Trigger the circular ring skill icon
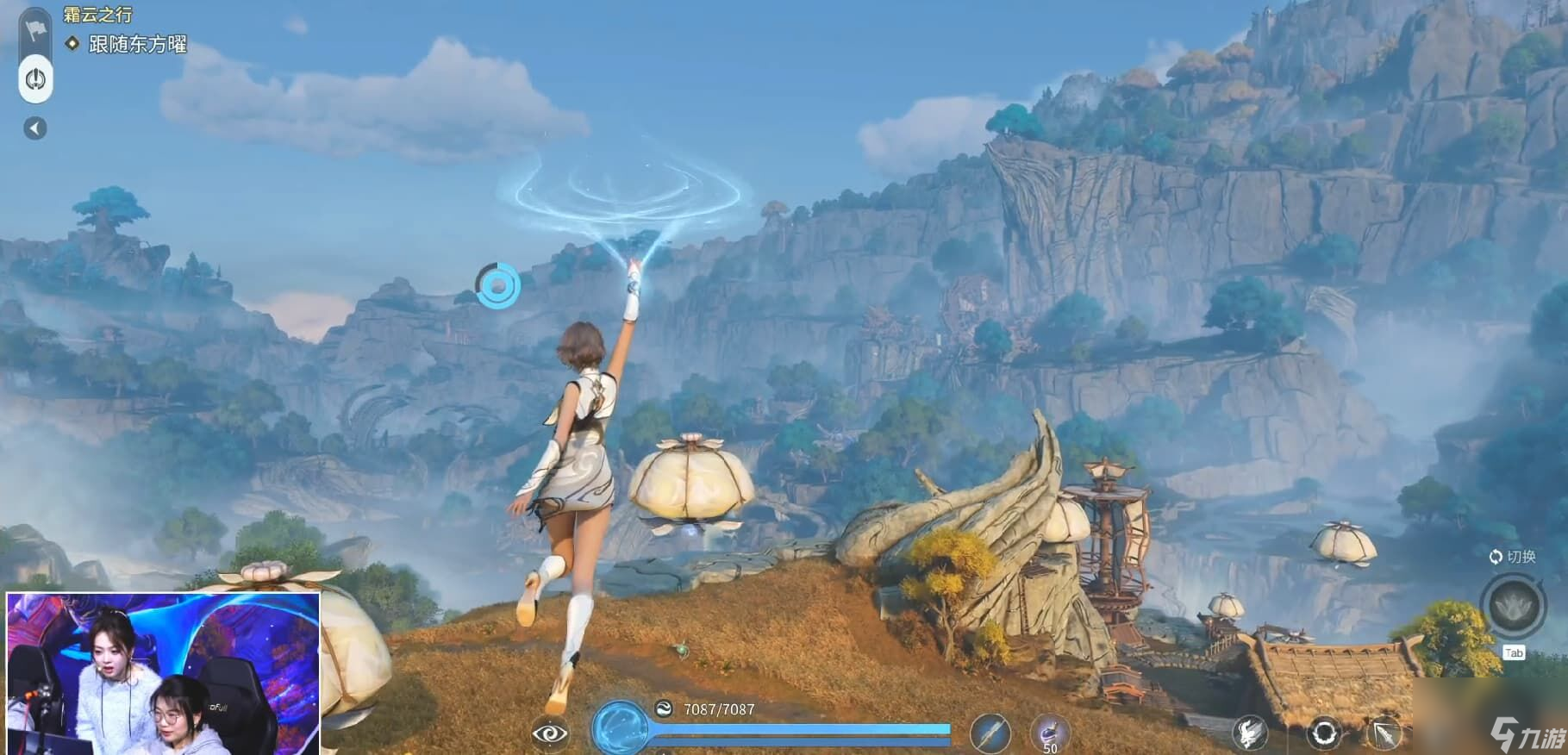The image size is (1568, 755). tap(1324, 733)
